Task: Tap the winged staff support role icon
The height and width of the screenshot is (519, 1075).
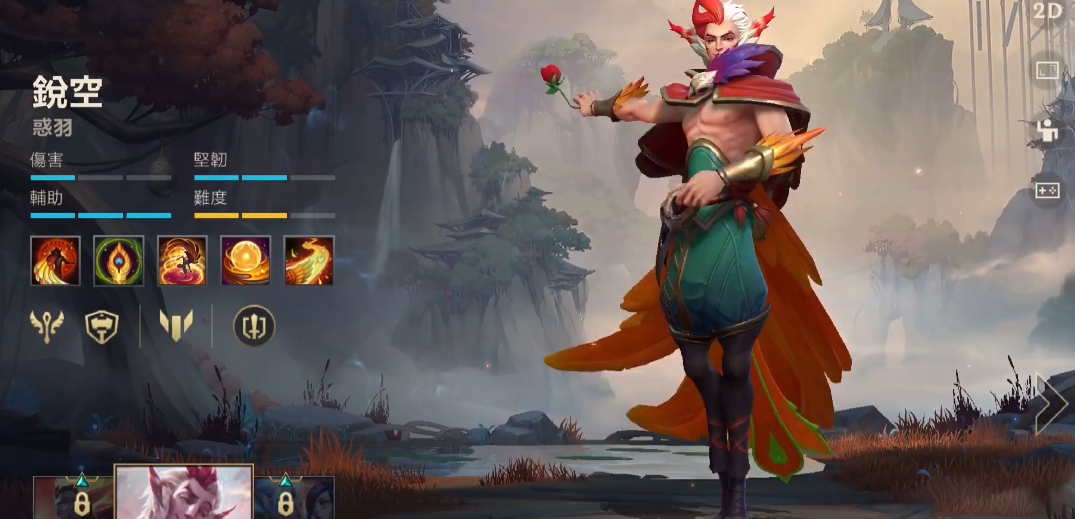Action: click(46, 326)
